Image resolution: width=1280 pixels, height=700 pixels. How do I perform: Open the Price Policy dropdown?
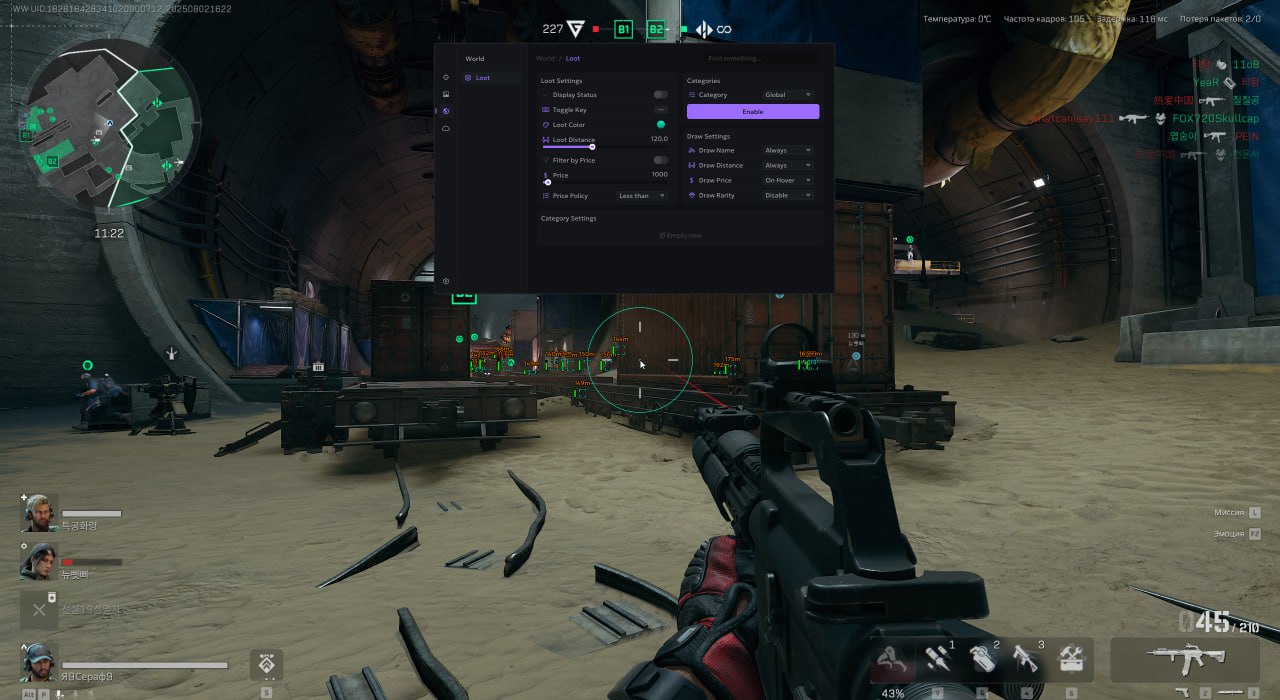tap(641, 196)
